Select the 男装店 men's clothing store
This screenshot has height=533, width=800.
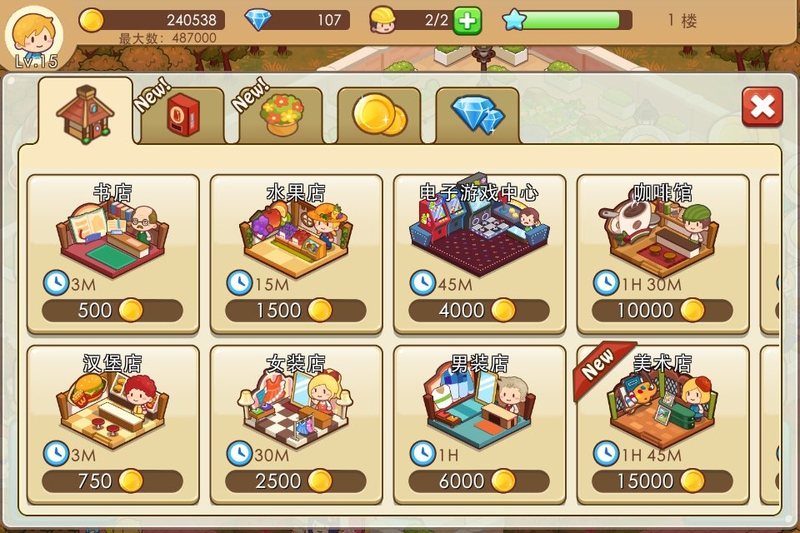pyautogui.click(x=479, y=425)
